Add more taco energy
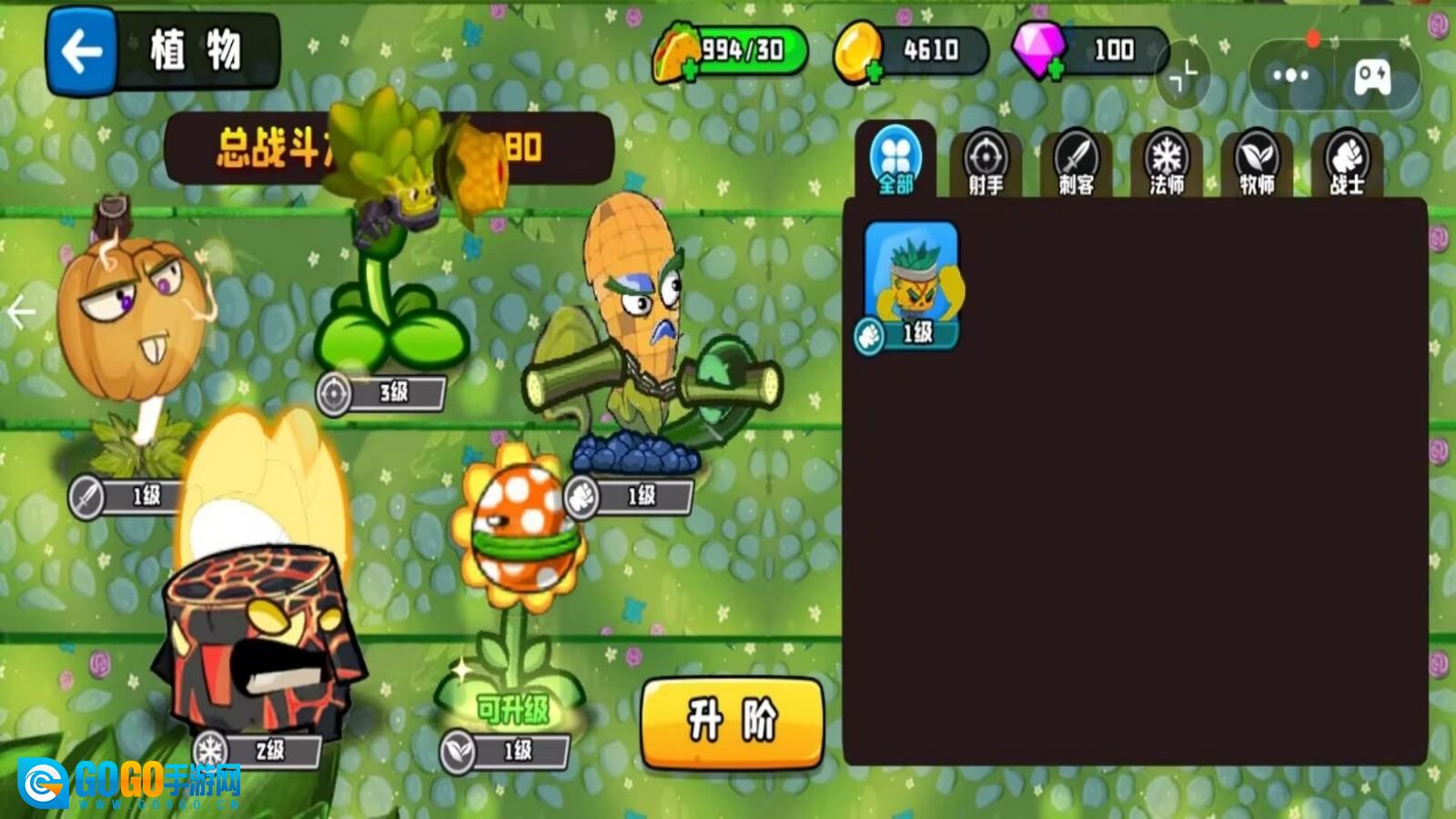Screen dimensions: 1456x819 coord(690,71)
